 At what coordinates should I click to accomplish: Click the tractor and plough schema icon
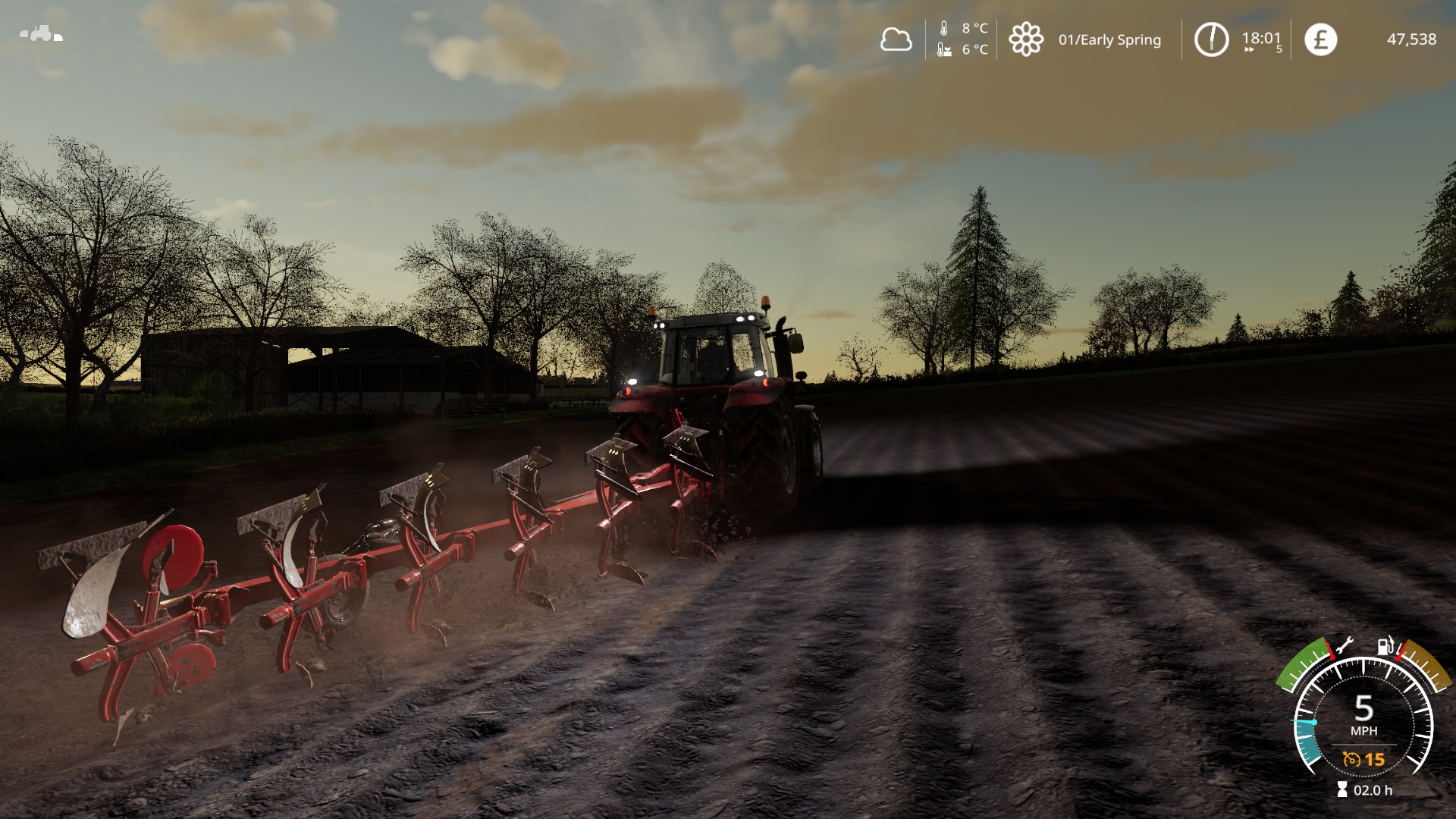[x=41, y=34]
